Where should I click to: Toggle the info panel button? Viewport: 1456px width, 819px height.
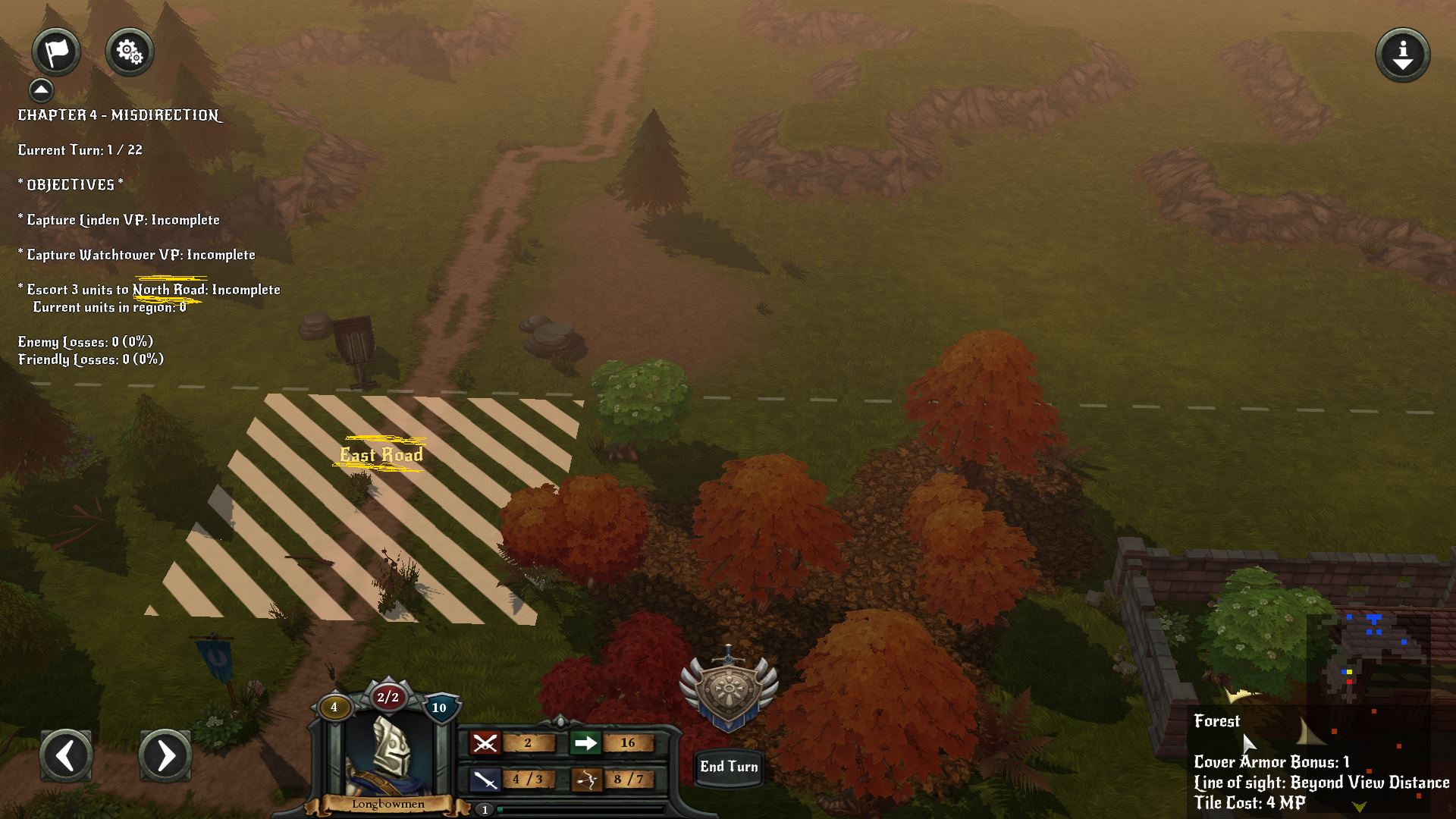coord(1402,55)
